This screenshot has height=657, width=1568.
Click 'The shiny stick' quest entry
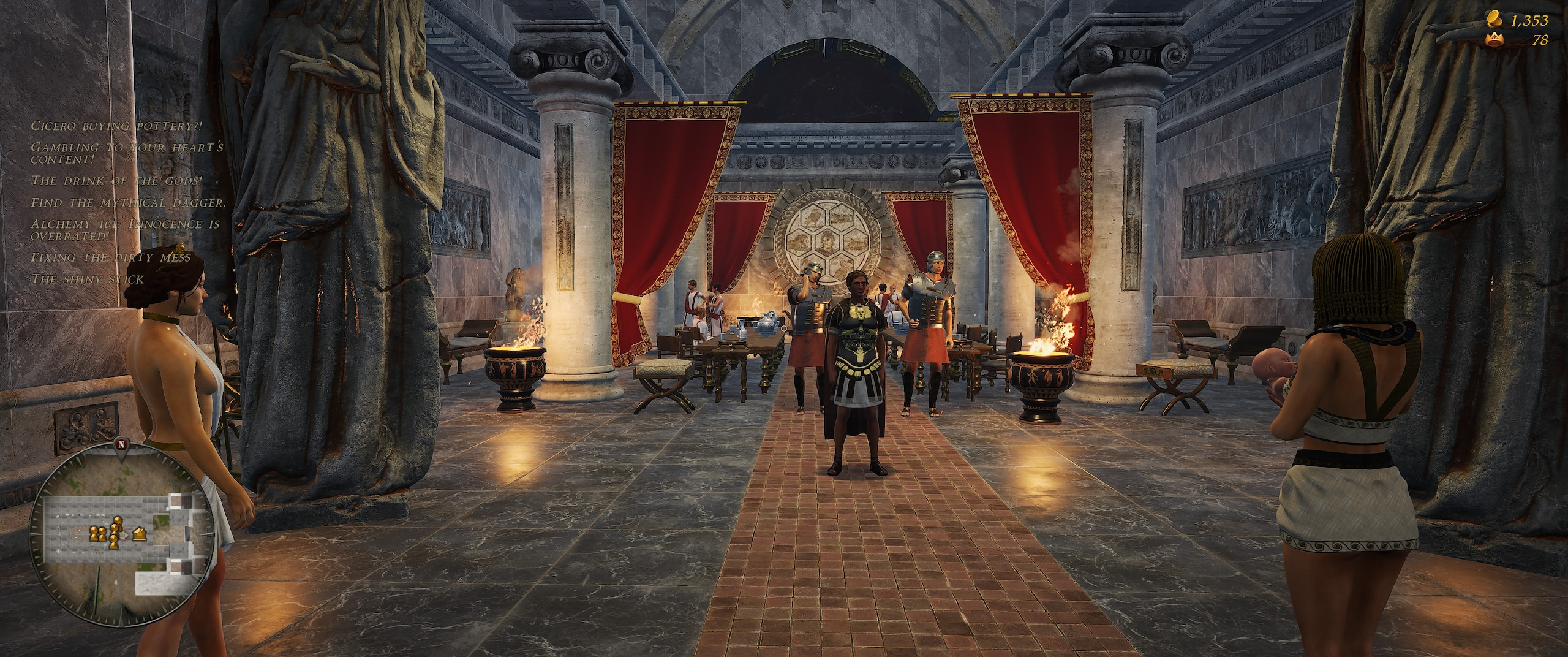click(88, 279)
